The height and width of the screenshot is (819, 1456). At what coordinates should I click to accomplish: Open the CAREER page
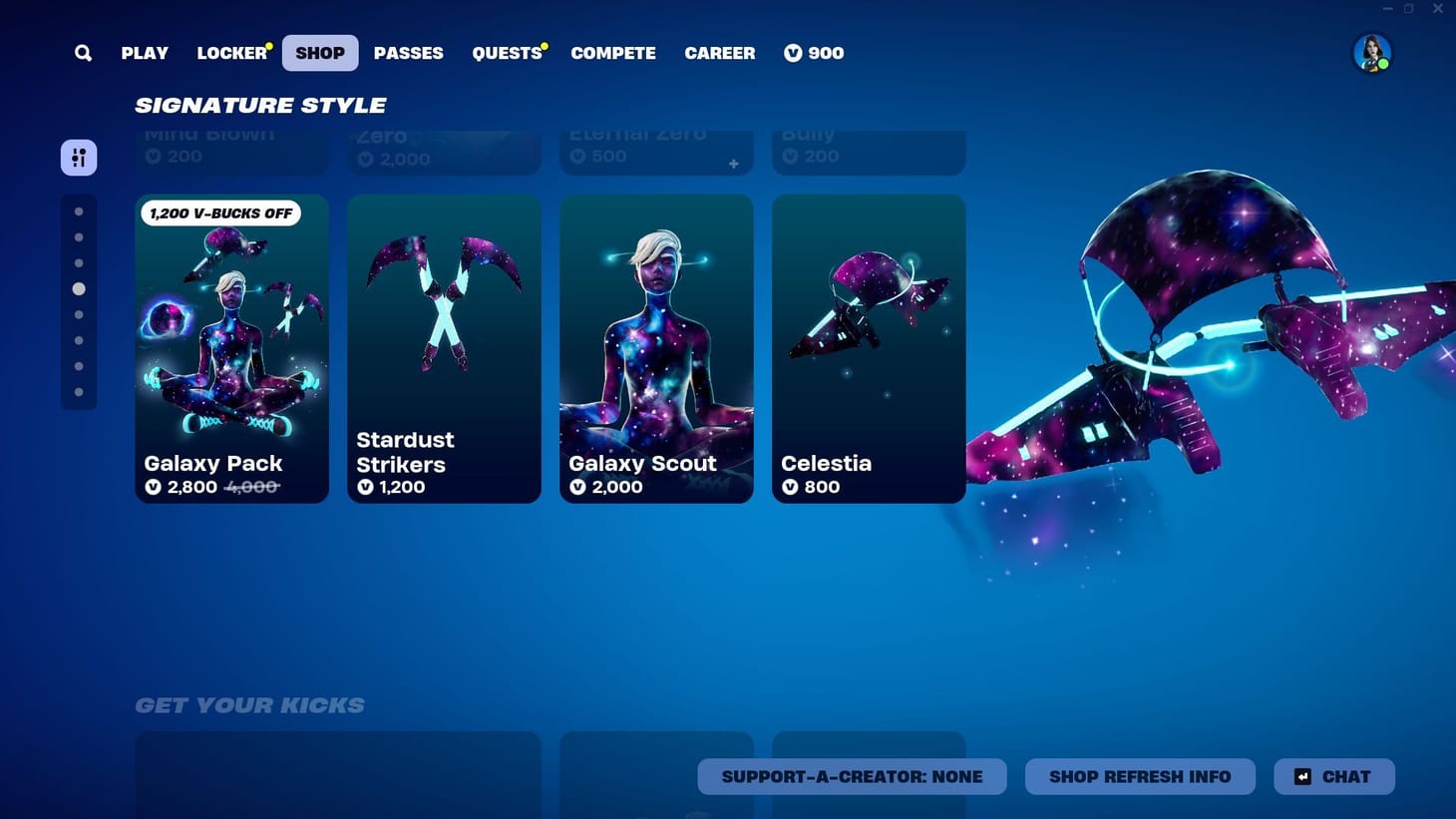[719, 53]
